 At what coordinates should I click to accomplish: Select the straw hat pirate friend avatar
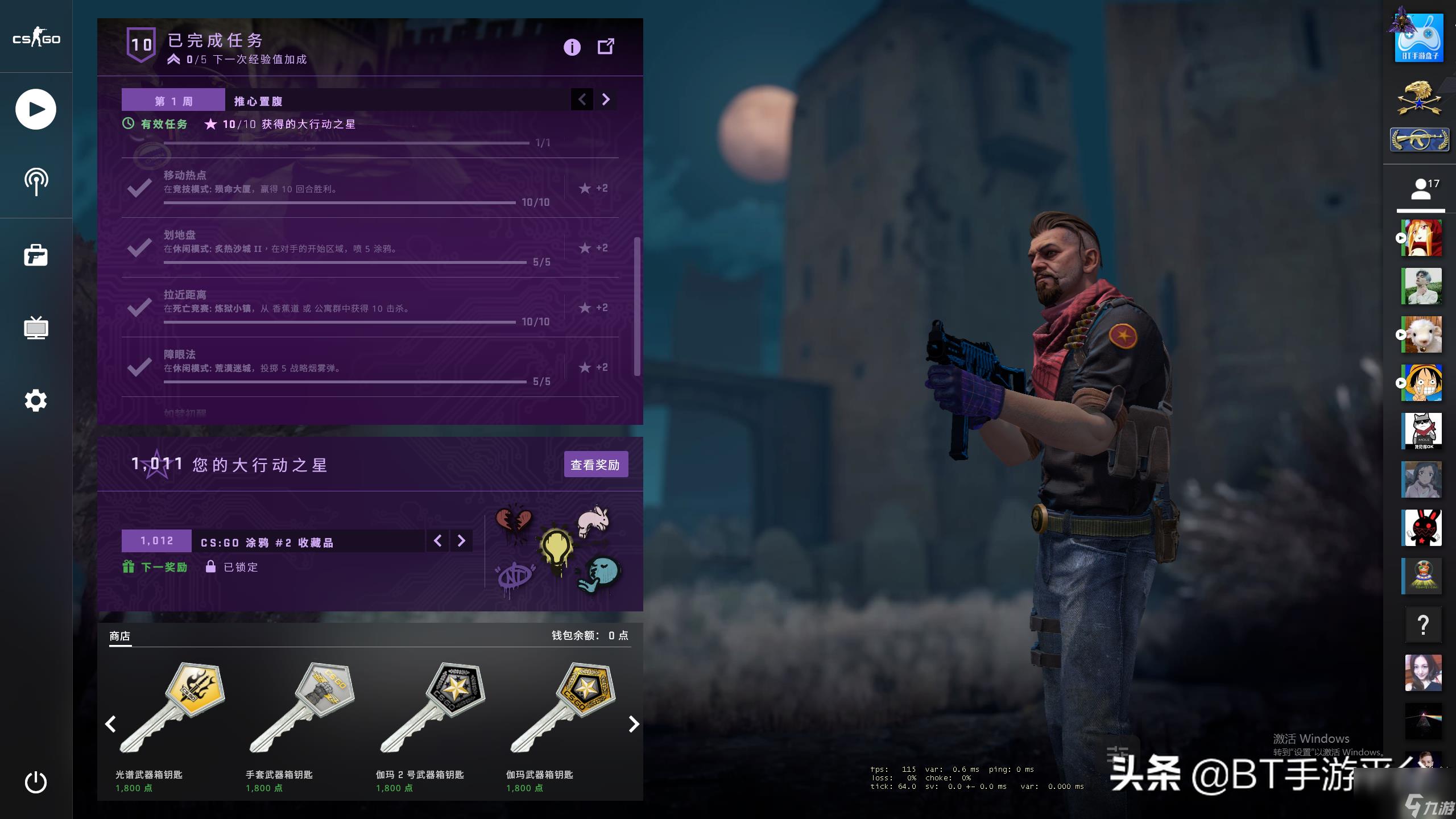coord(1423,383)
